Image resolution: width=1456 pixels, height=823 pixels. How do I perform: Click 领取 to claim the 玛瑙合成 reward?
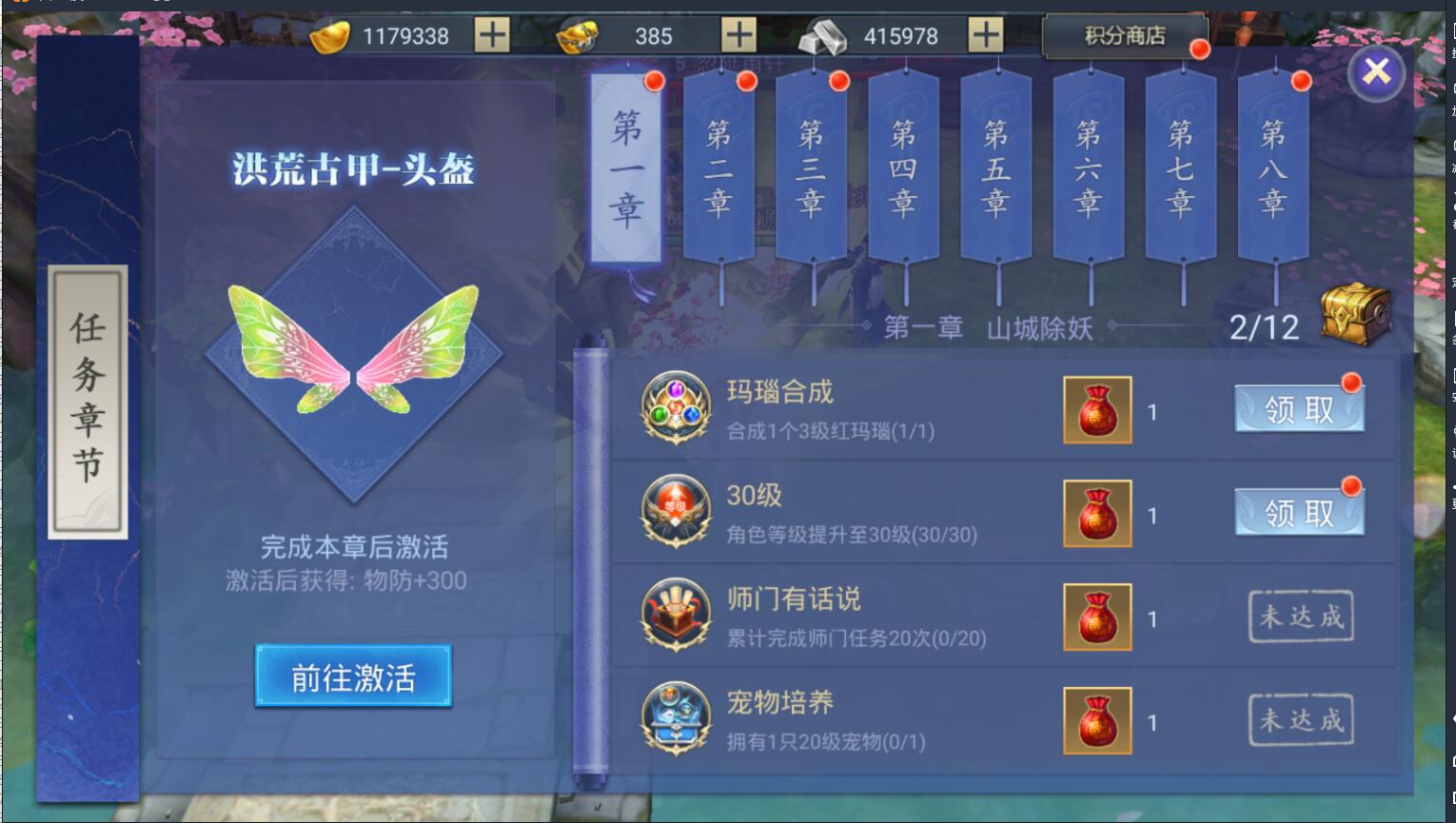1299,407
